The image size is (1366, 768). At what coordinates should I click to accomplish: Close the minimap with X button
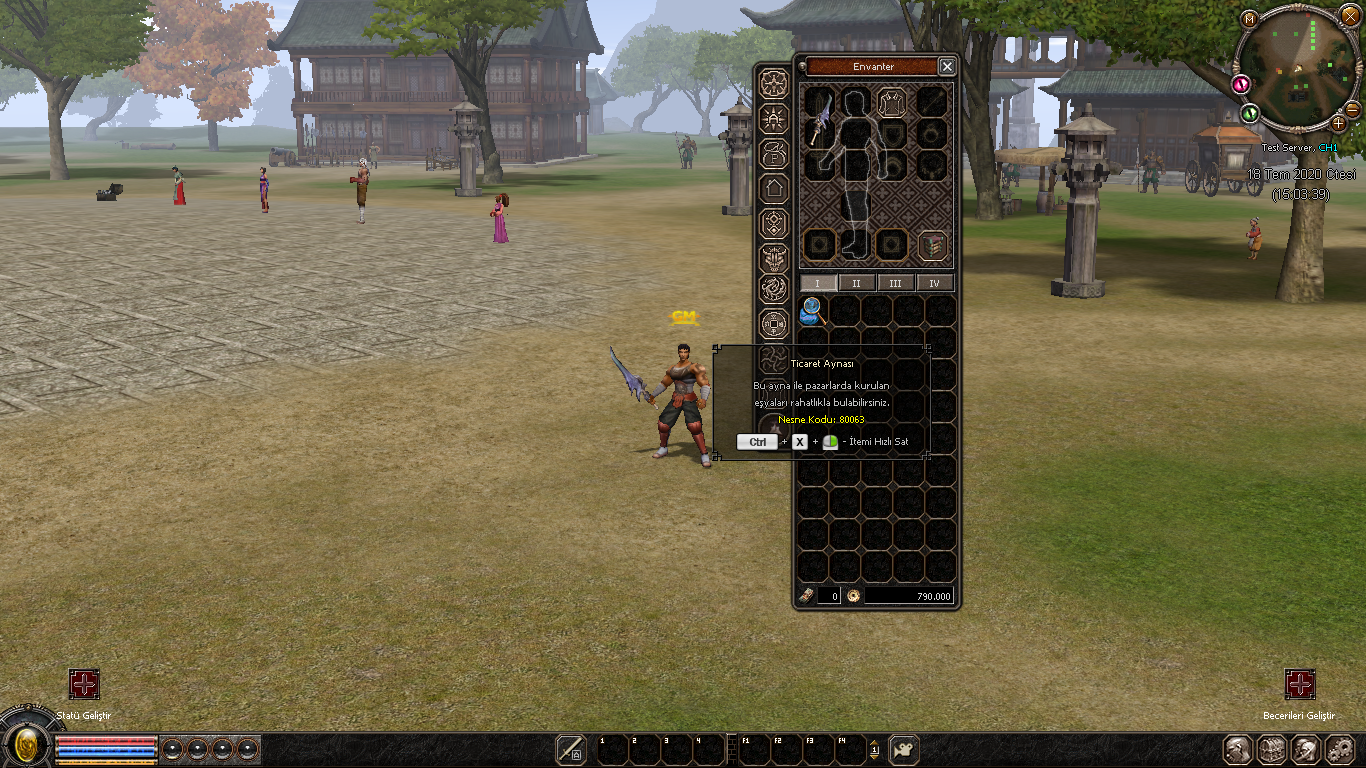tap(1350, 15)
